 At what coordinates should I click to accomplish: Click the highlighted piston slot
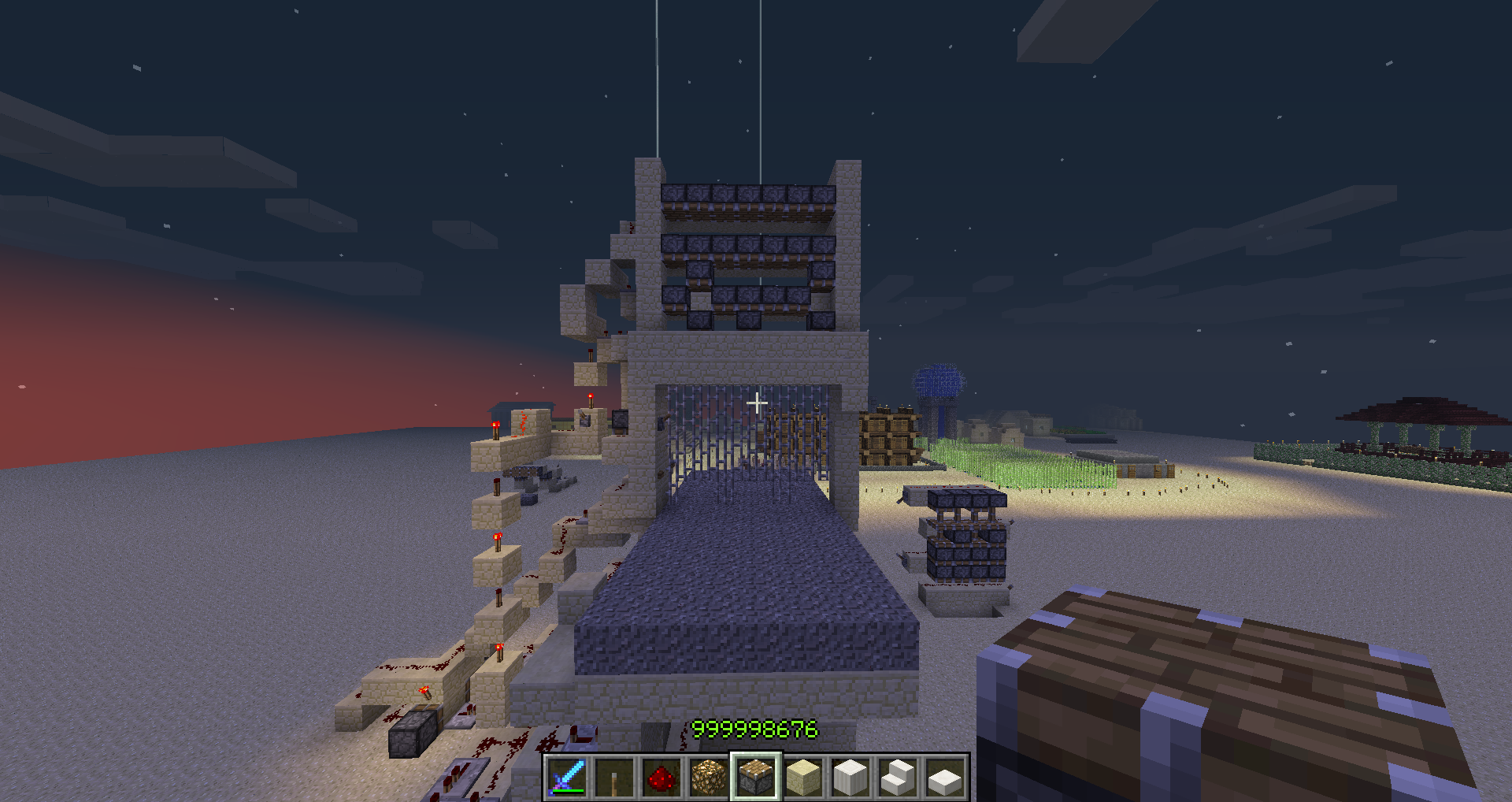click(756, 777)
